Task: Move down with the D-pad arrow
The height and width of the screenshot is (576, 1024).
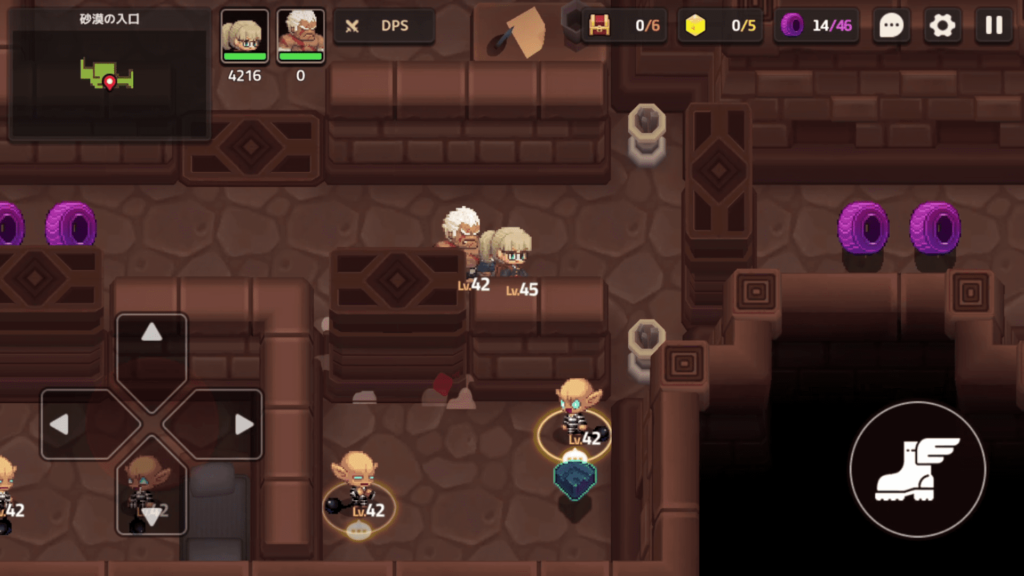Action: [x=152, y=513]
